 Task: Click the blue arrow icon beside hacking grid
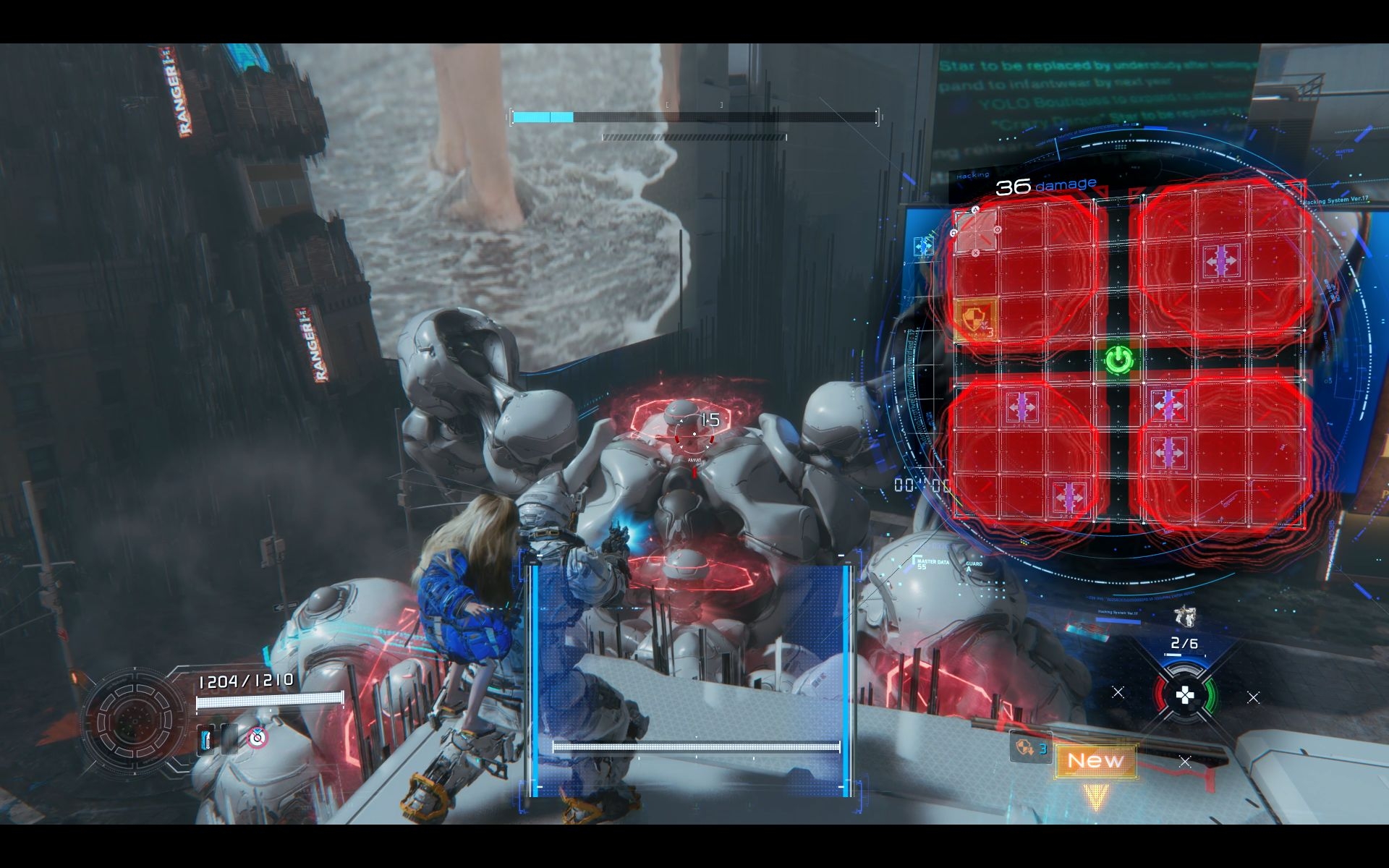coord(924,247)
